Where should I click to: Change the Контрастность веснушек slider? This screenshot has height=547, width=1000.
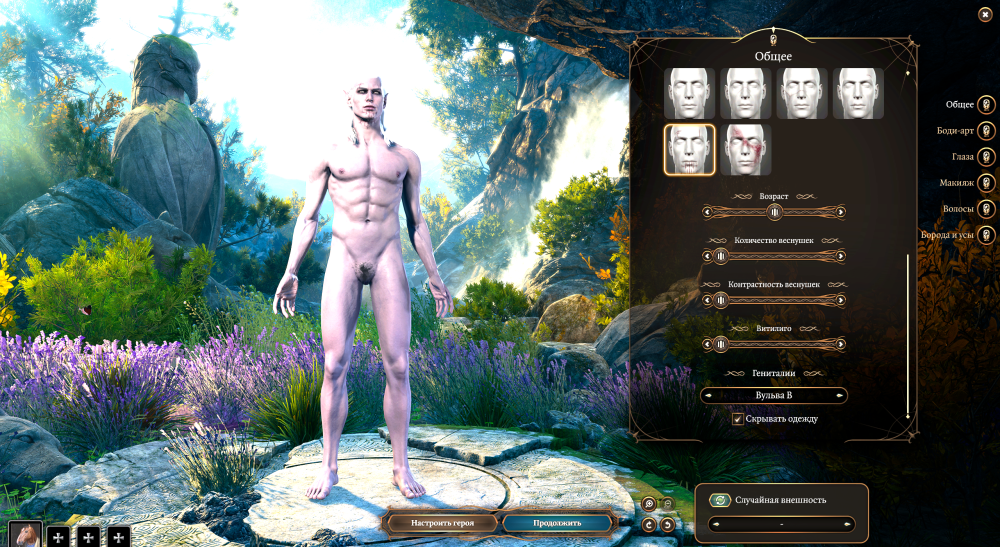721,300
